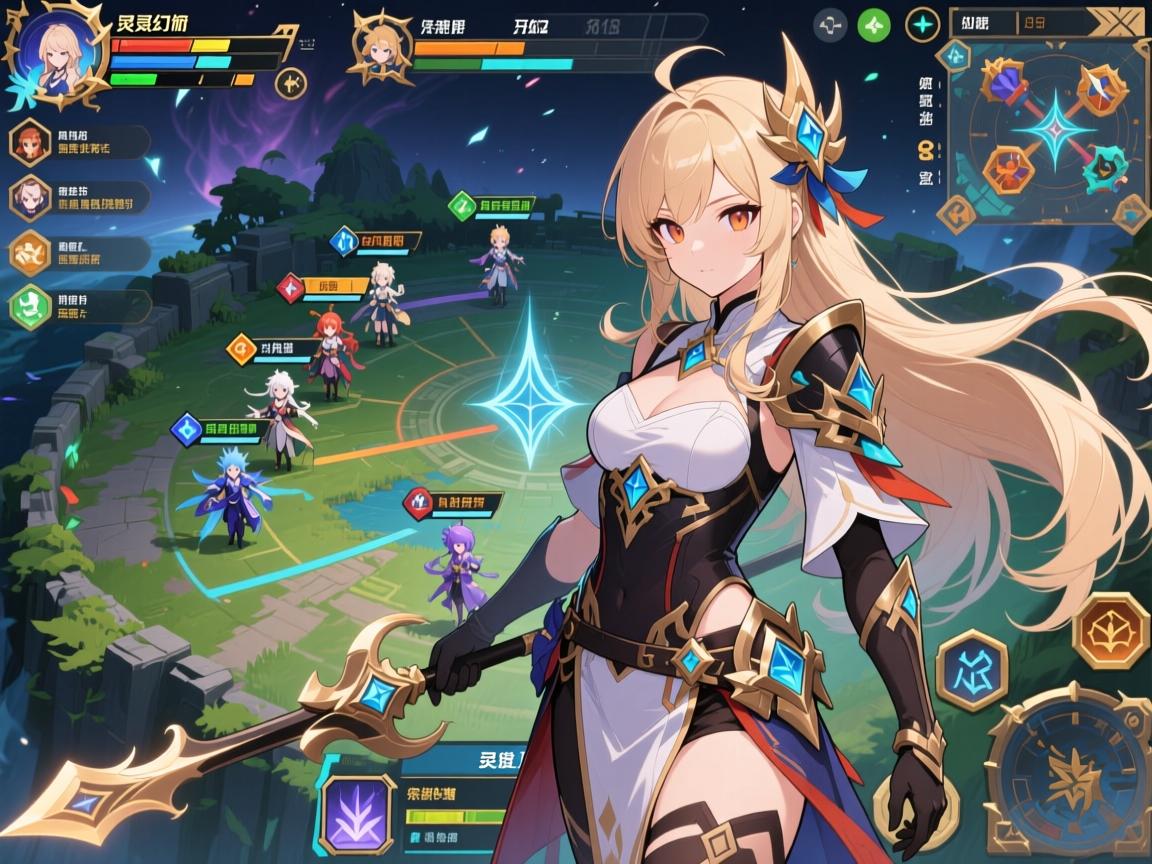
Task: Tap the cyan star ringed button
Action: pyautogui.click(x=922, y=25)
